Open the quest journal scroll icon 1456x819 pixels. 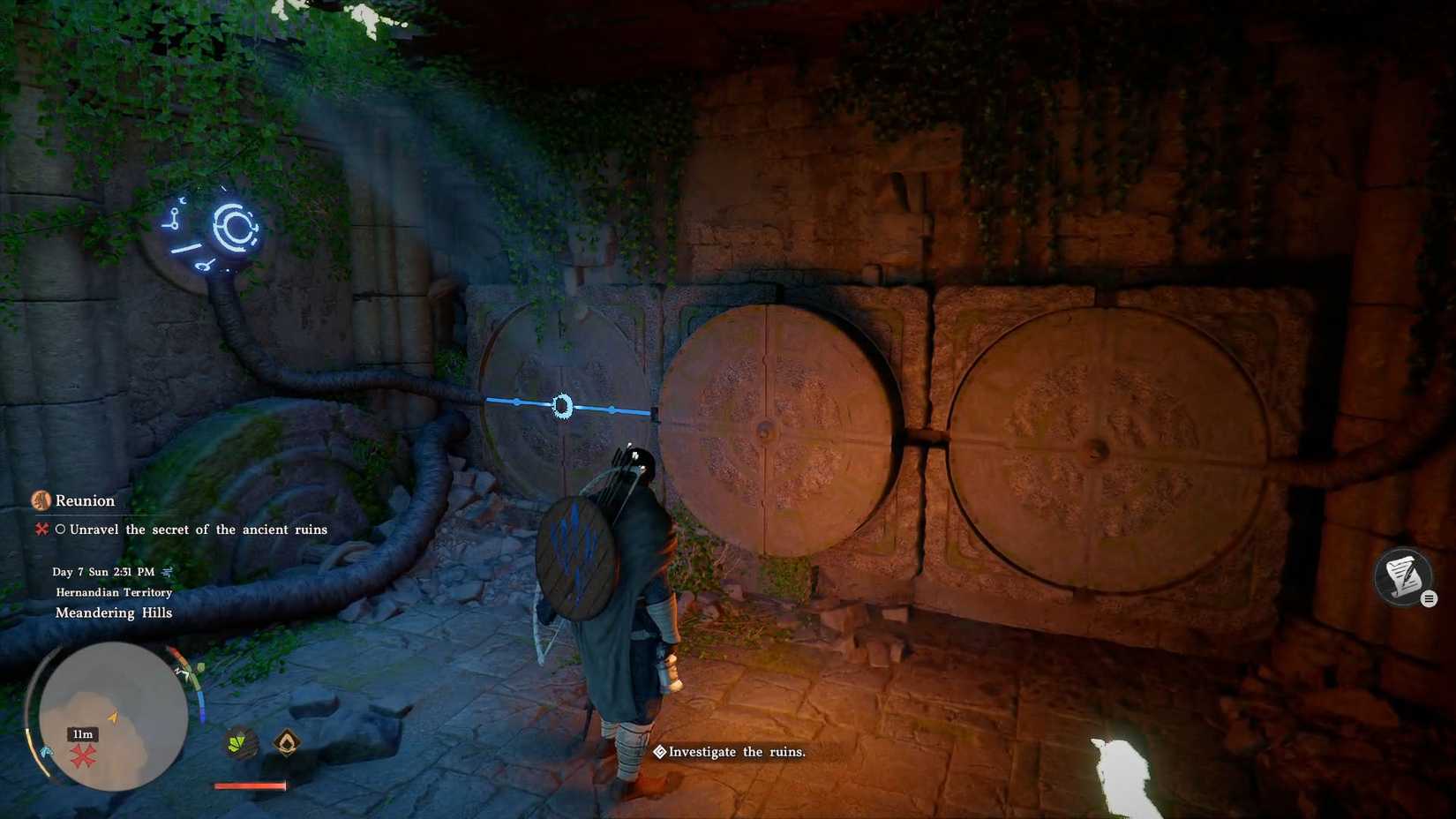coord(1402,578)
